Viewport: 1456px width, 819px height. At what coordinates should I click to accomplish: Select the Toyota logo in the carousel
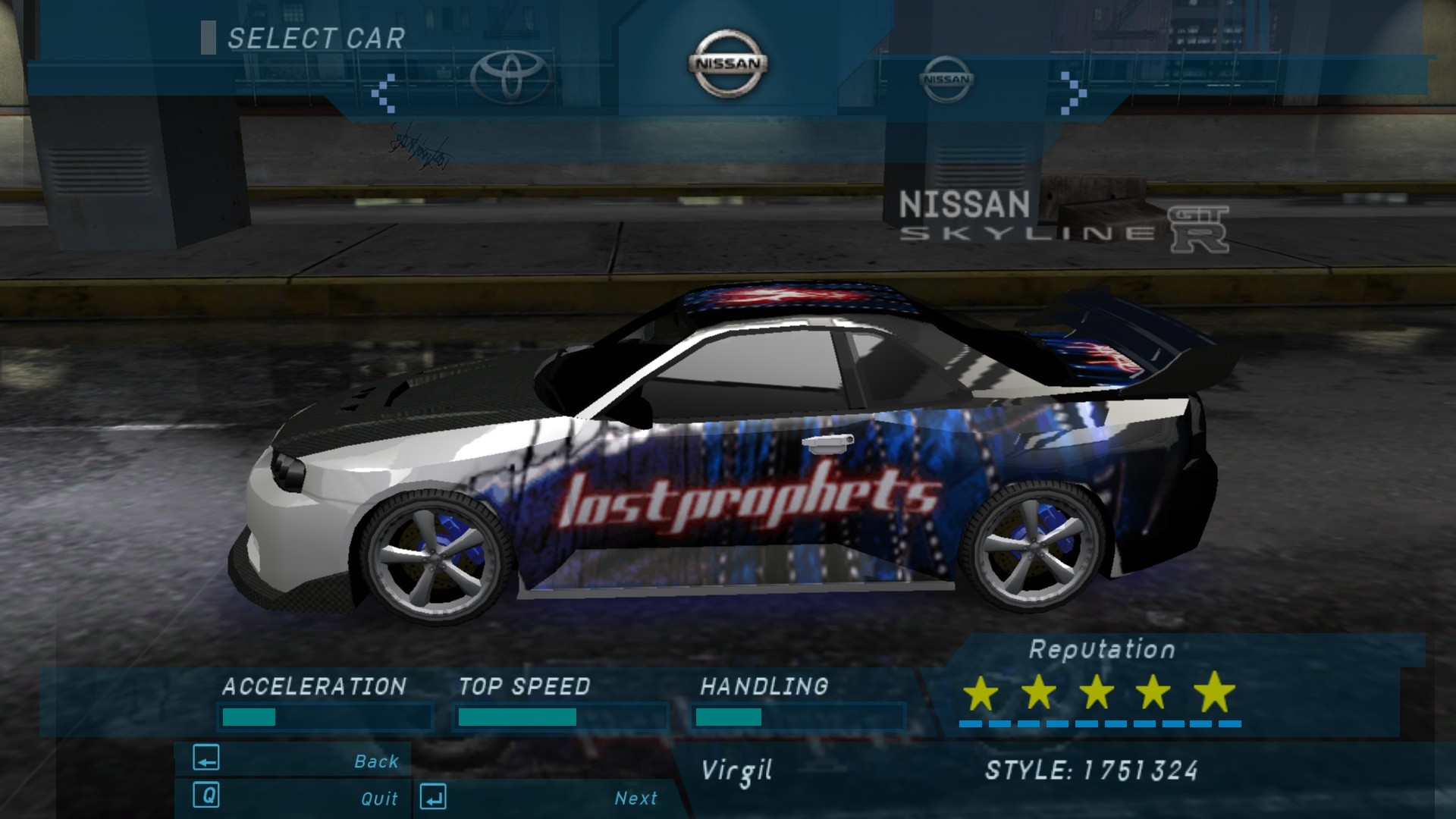[510, 77]
